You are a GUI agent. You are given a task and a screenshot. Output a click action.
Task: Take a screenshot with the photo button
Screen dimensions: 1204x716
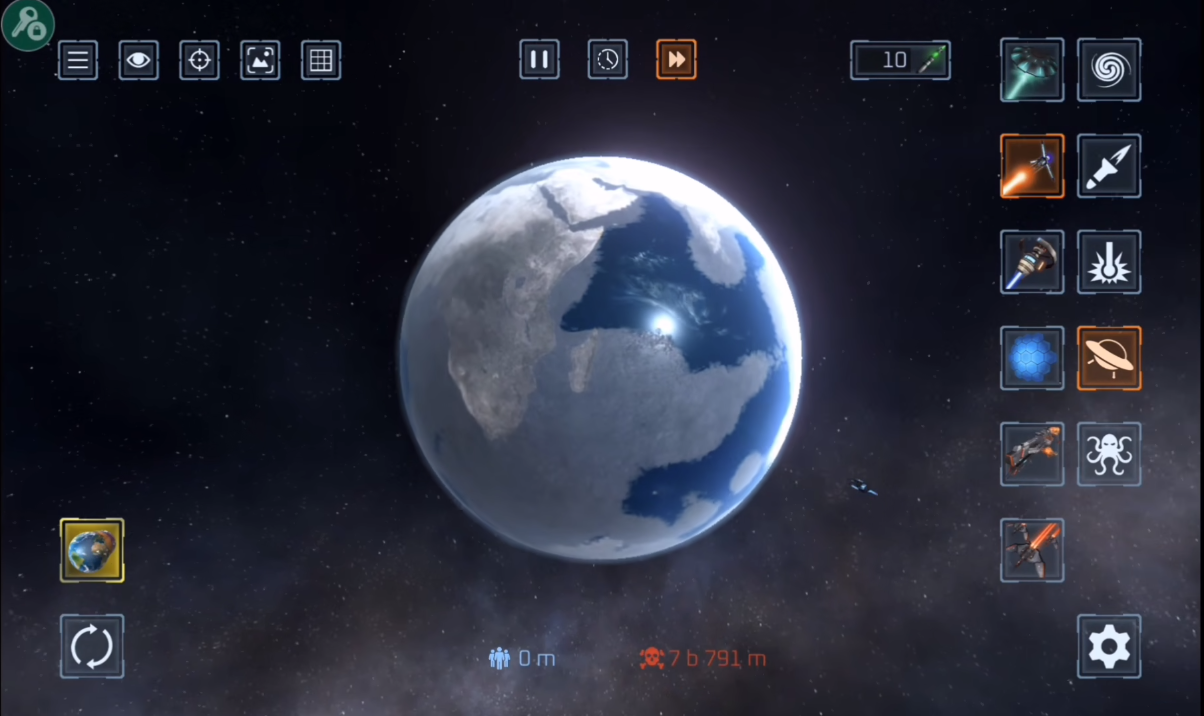point(260,60)
